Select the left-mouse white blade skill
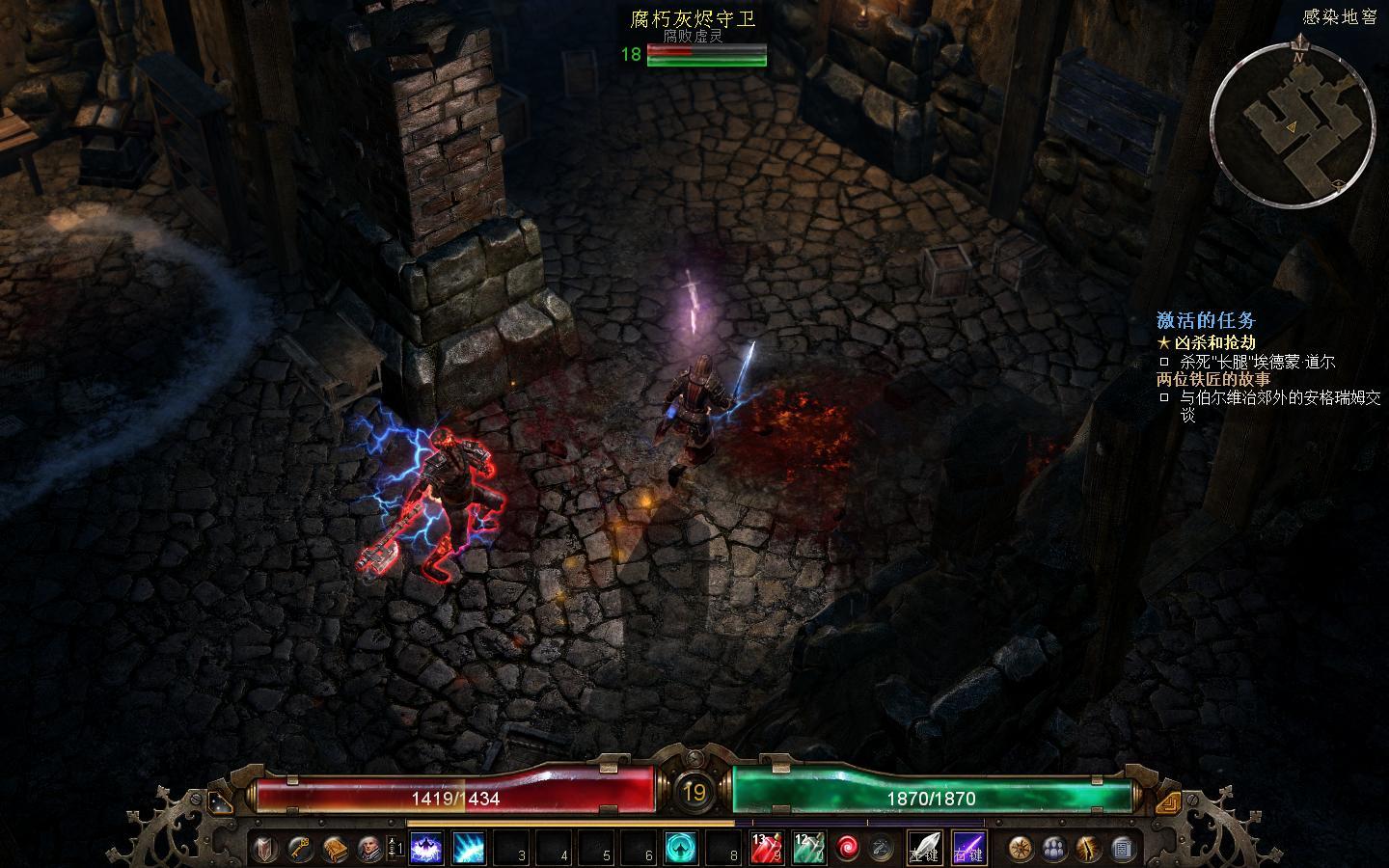Screen dimensions: 1389x868 pyautogui.click(x=926, y=849)
